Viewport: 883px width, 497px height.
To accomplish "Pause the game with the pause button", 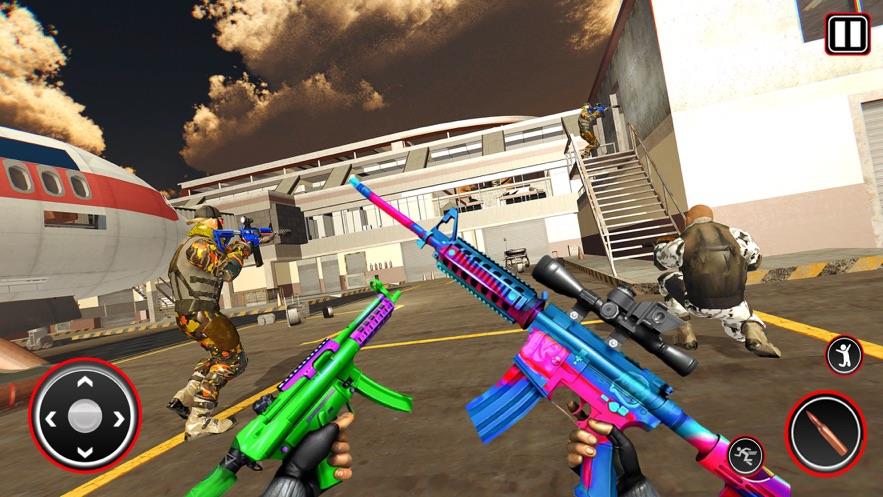I will click(847, 34).
